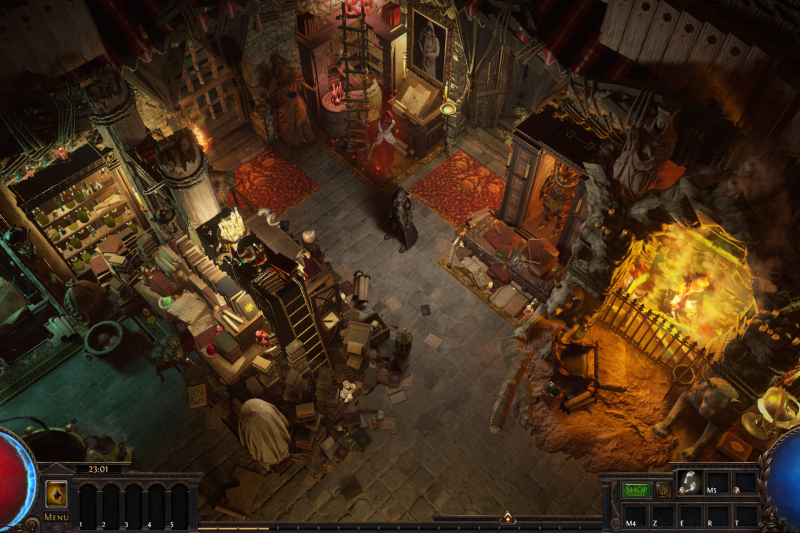This screenshot has width=800, height=533.
Task: Click flask slot number 4
Action: [x=155, y=505]
